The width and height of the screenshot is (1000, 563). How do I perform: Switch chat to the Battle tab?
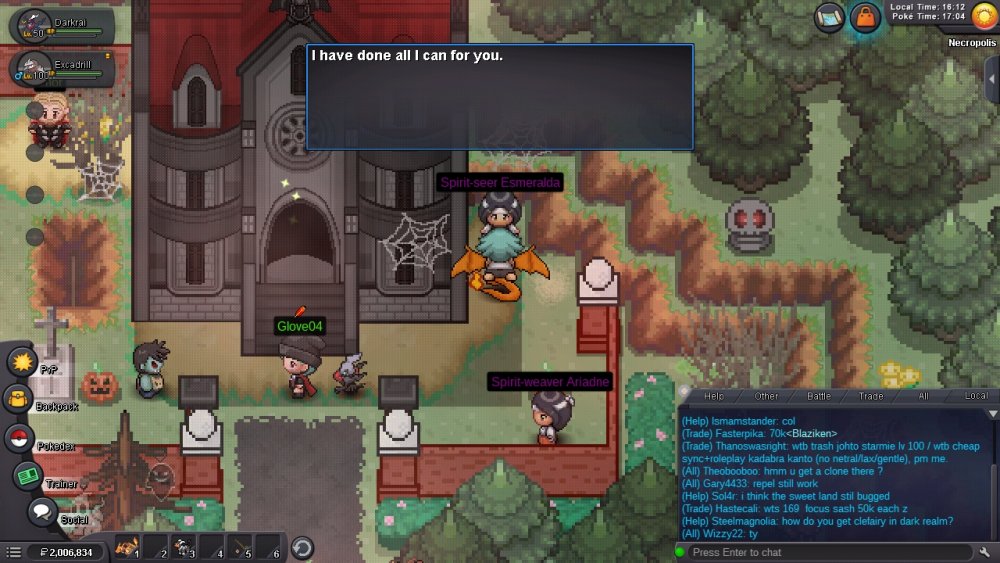pos(819,397)
